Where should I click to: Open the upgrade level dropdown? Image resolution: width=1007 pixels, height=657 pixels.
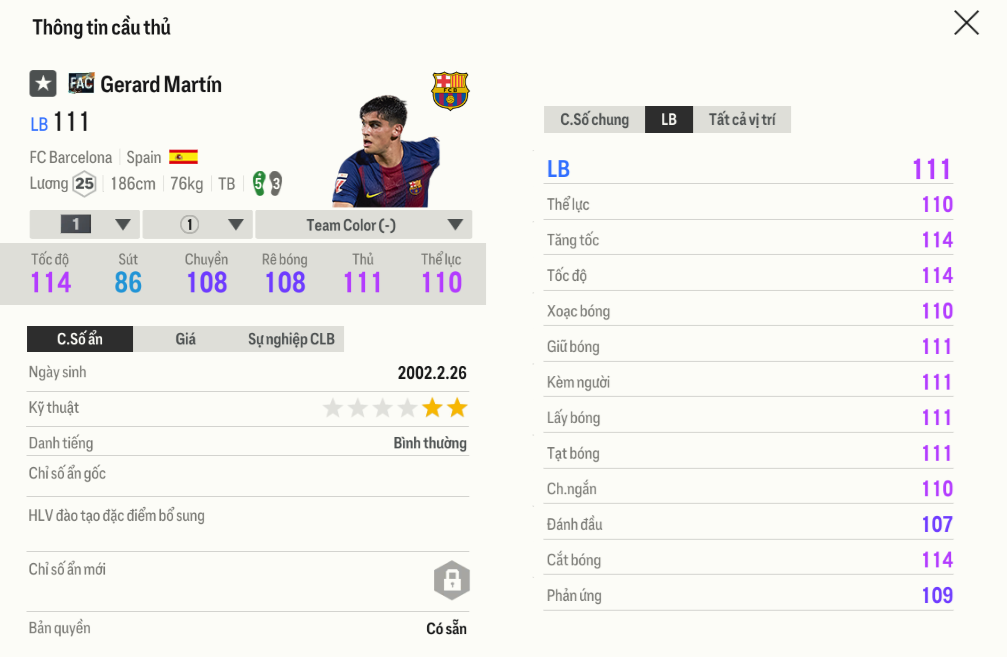[84, 225]
